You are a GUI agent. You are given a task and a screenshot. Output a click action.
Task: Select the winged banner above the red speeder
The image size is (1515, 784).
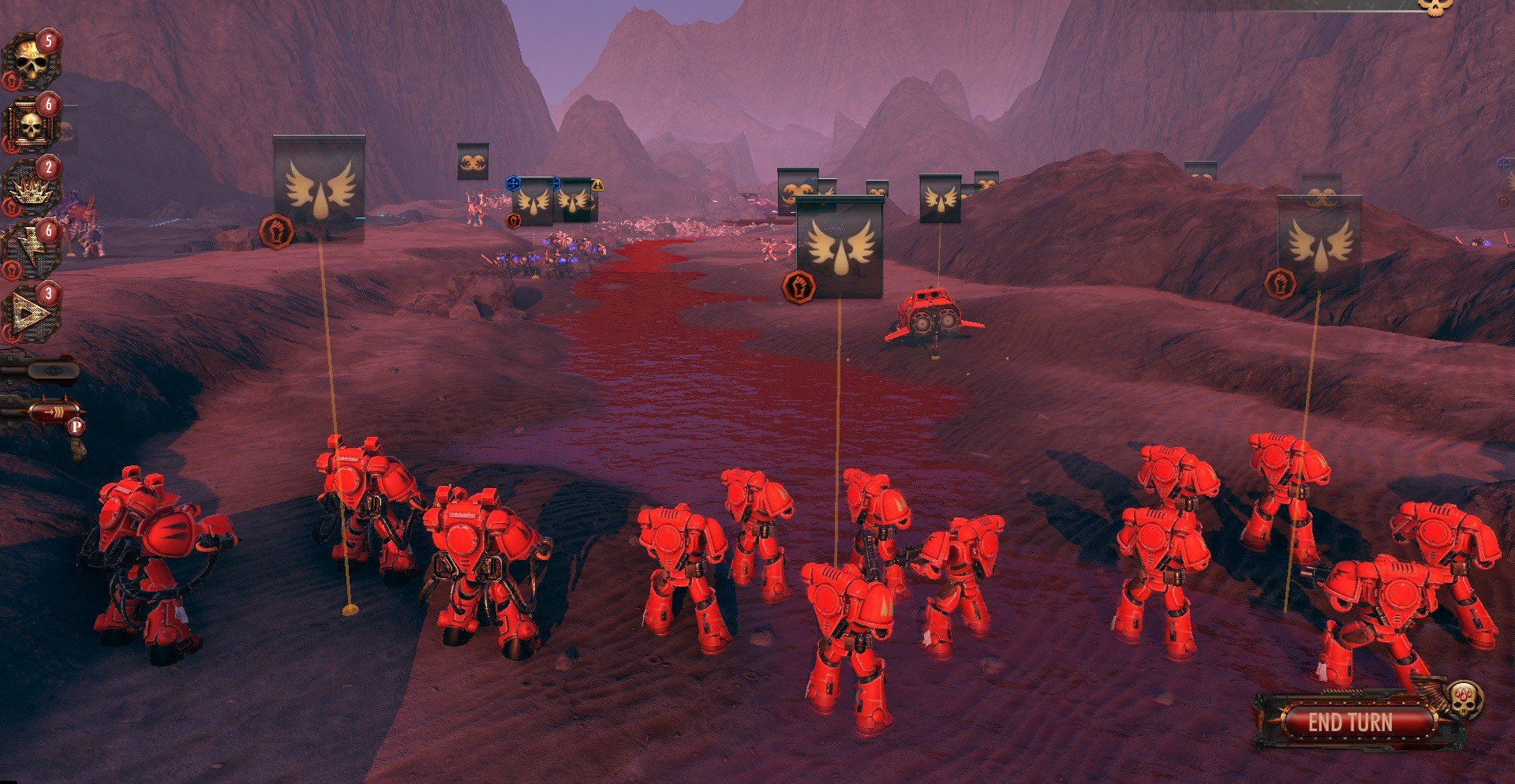tap(940, 198)
